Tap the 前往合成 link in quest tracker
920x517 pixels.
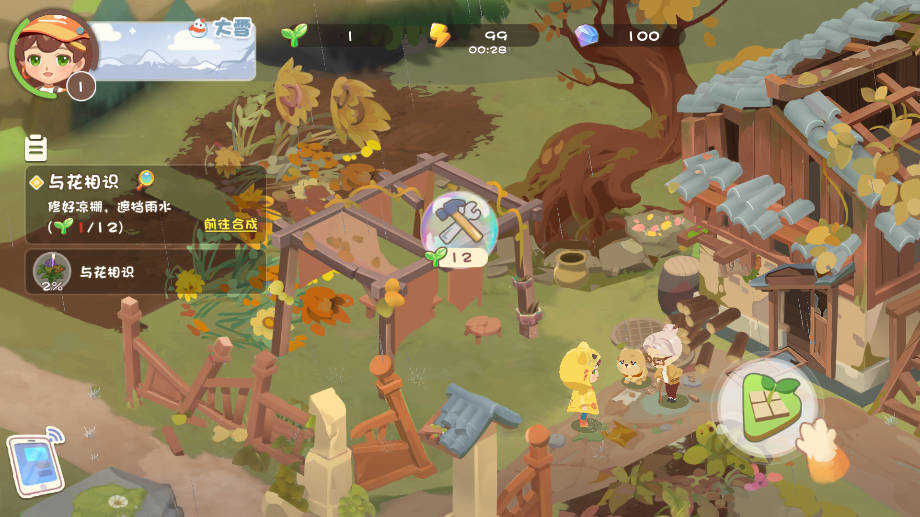[x=230, y=224]
